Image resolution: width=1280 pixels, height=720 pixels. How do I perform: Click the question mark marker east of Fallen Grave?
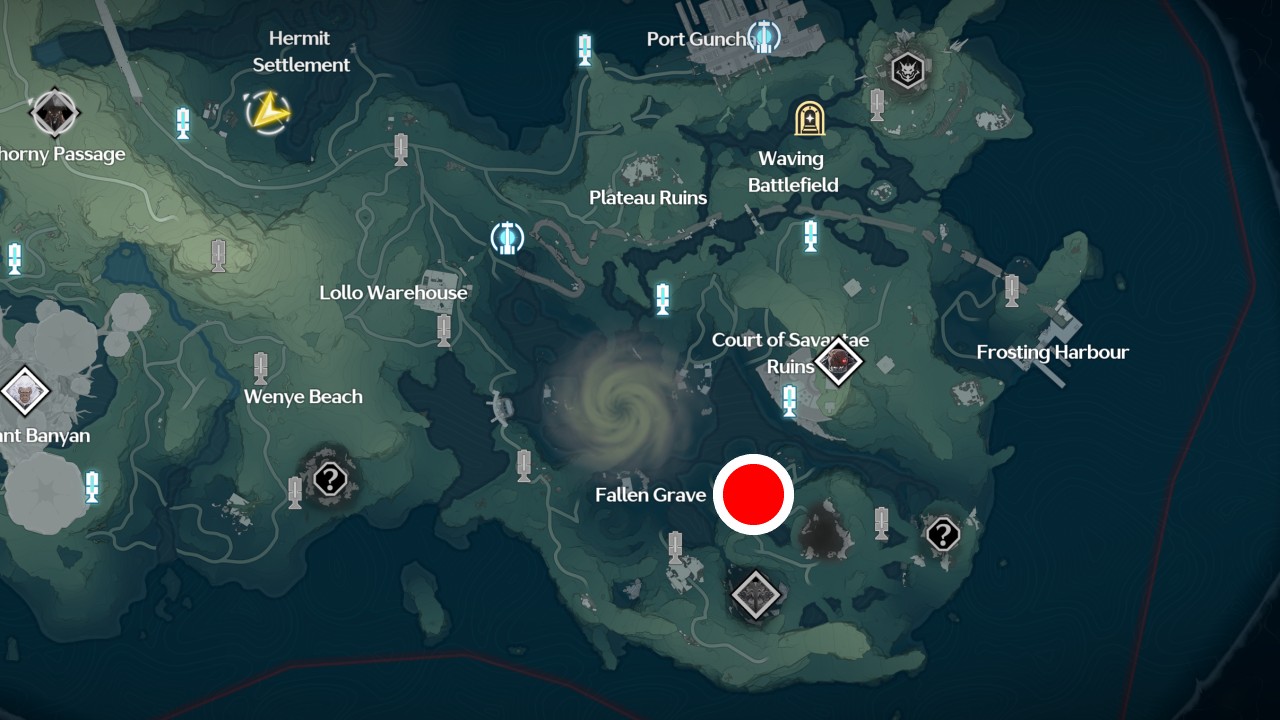[941, 535]
